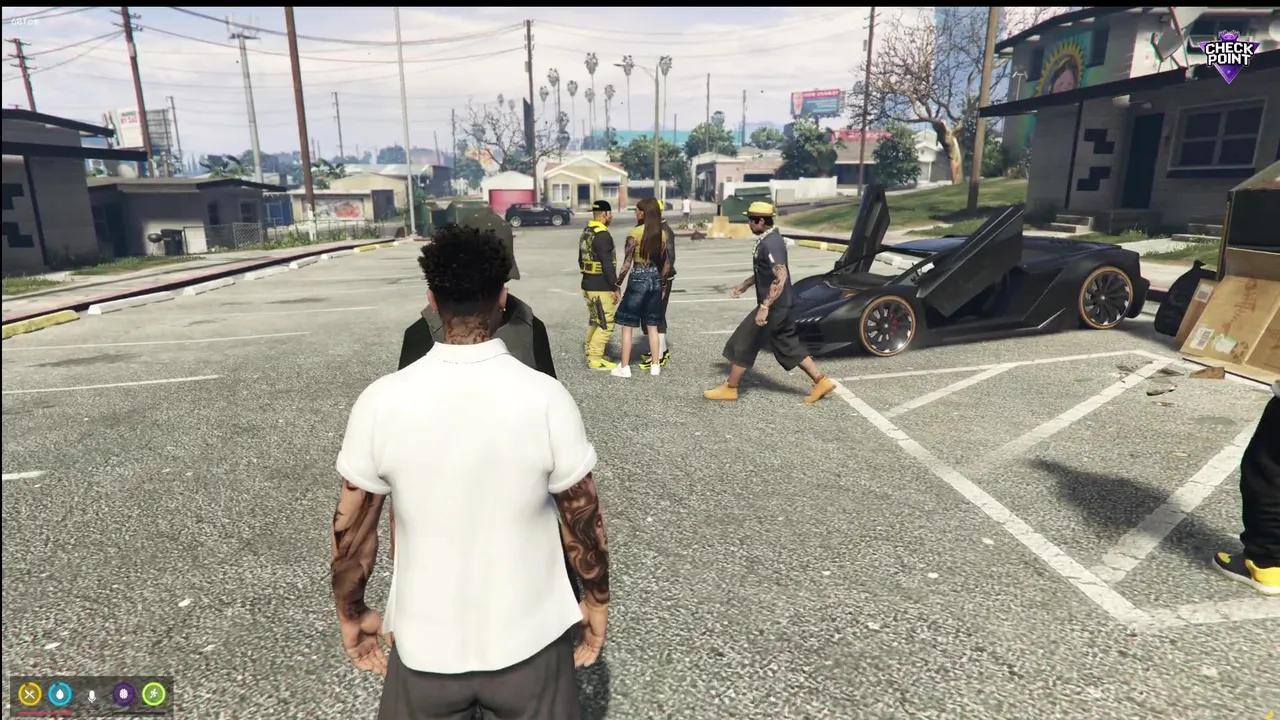Click the purple brain stress HUD icon
This screenshot has width=1280, height=720.
[x=124, y=694]
